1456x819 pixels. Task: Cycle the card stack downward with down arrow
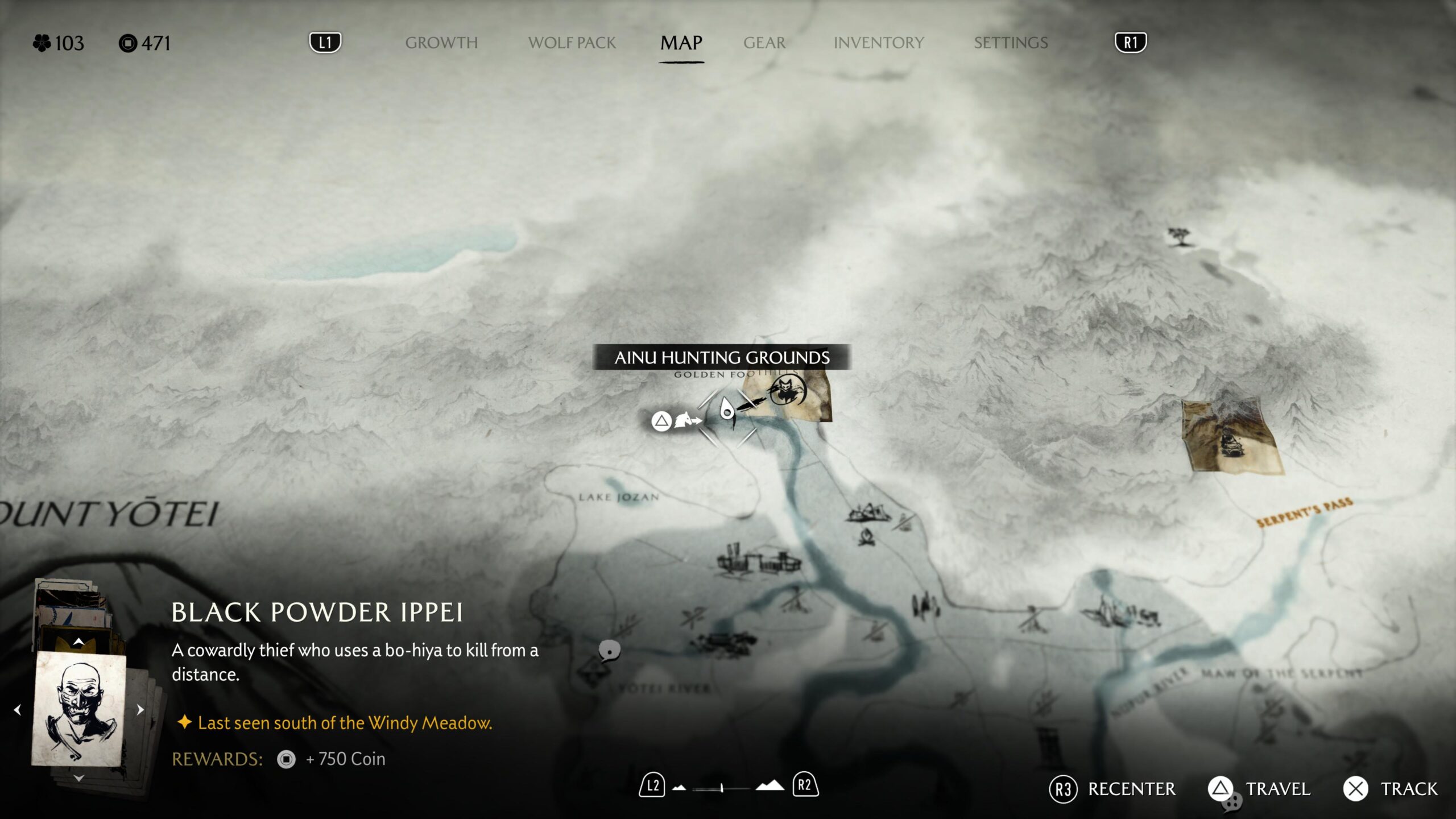[79, 777]
